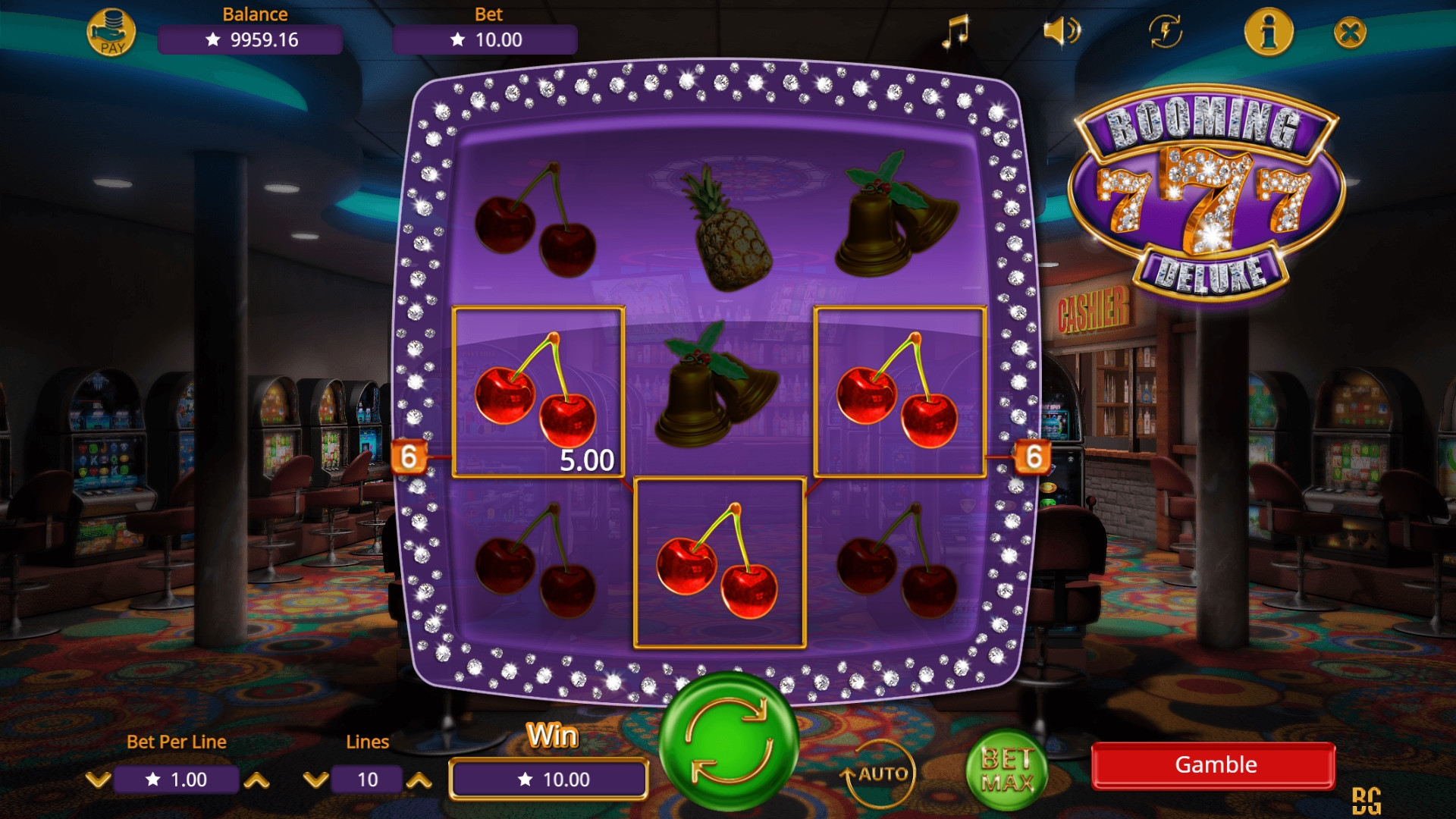Viewport: 1456px width, 819px height.
Task: Open the game info button
Action: 1269,32
